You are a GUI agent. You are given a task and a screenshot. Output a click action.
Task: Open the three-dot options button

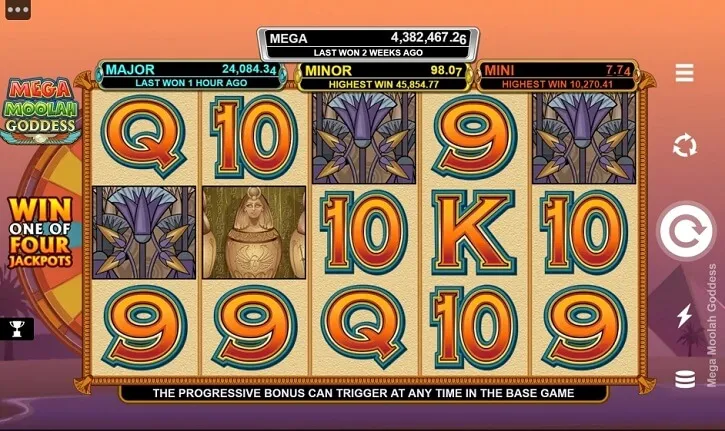click(x=18, y=11)
